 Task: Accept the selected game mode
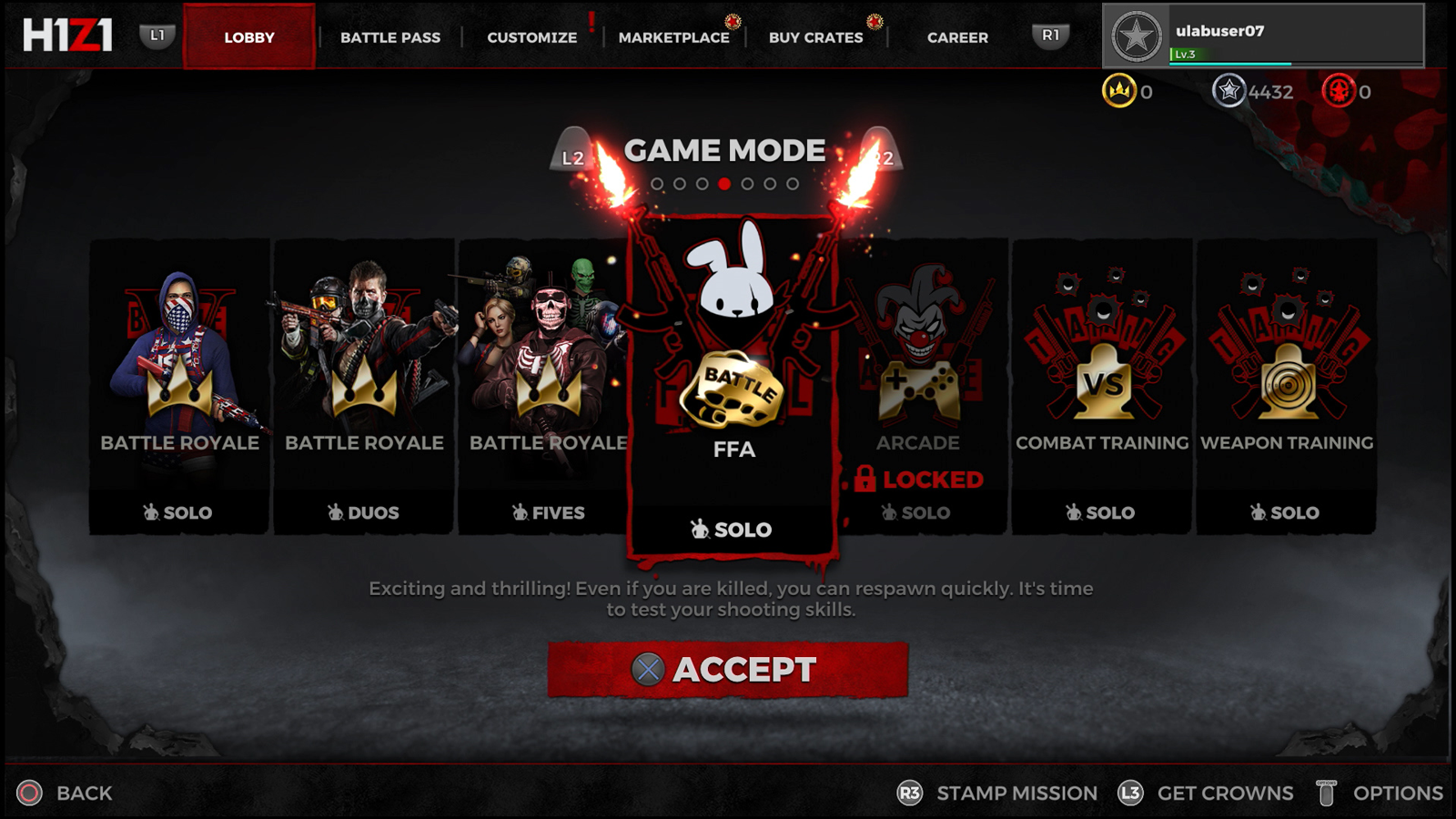click(x=728, y=670)
